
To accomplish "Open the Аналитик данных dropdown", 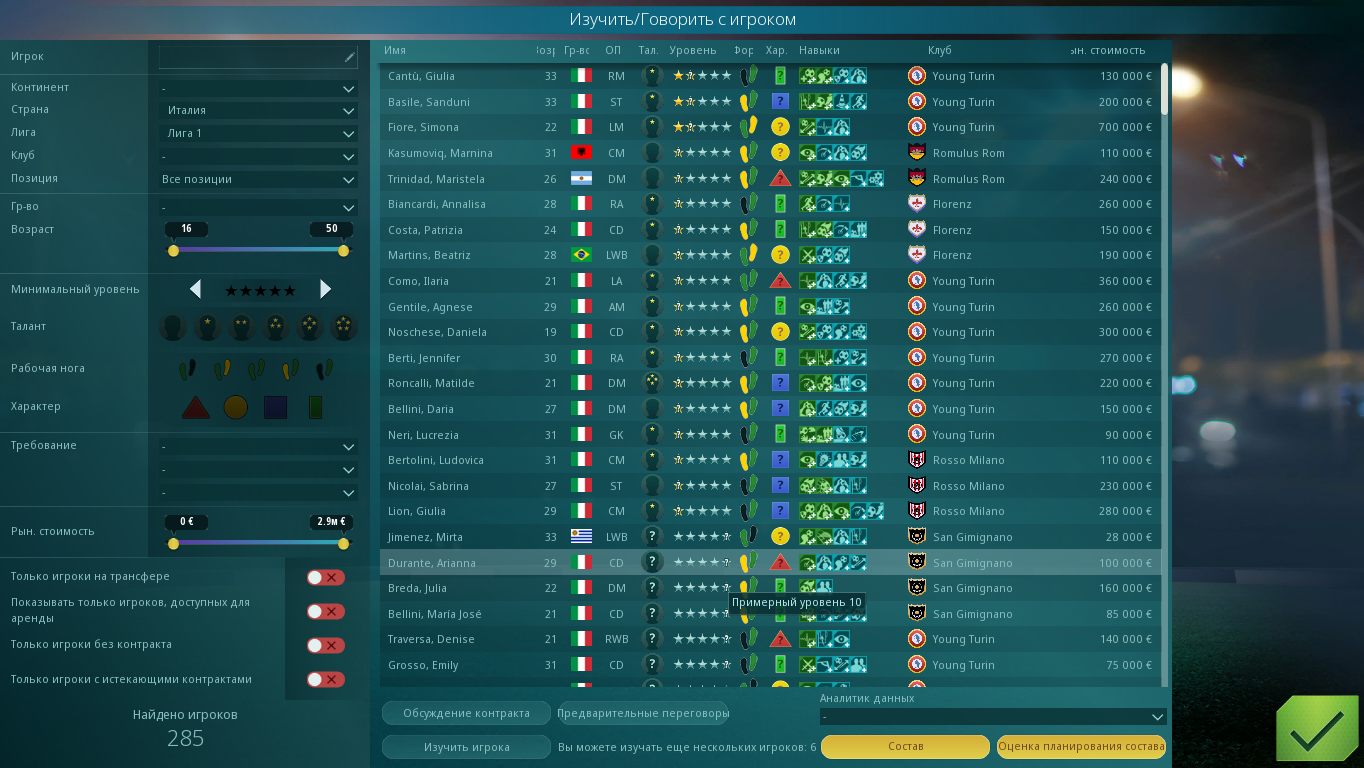I will click(993, 717).
